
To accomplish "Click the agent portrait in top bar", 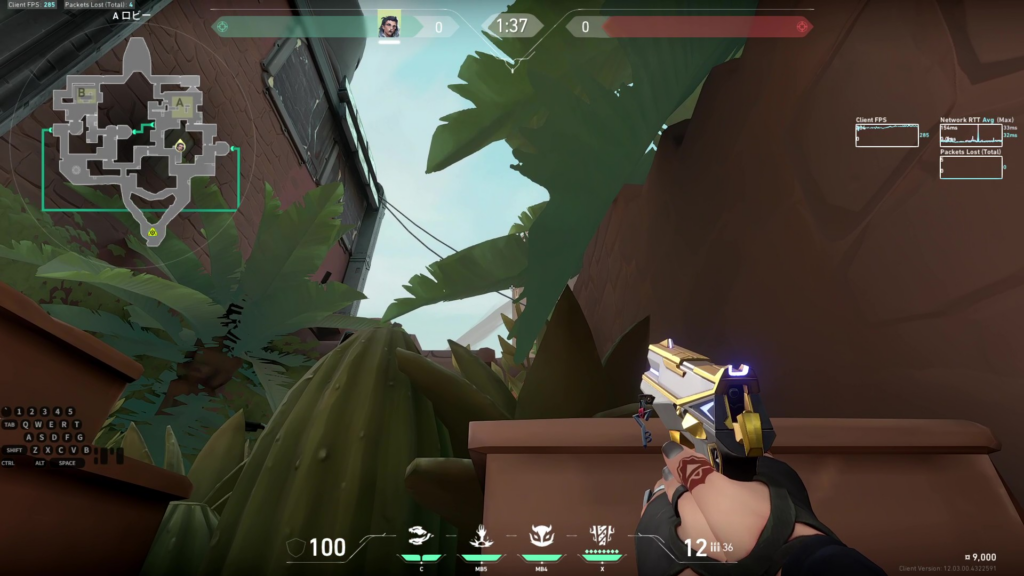I will [x=389, y=26].
